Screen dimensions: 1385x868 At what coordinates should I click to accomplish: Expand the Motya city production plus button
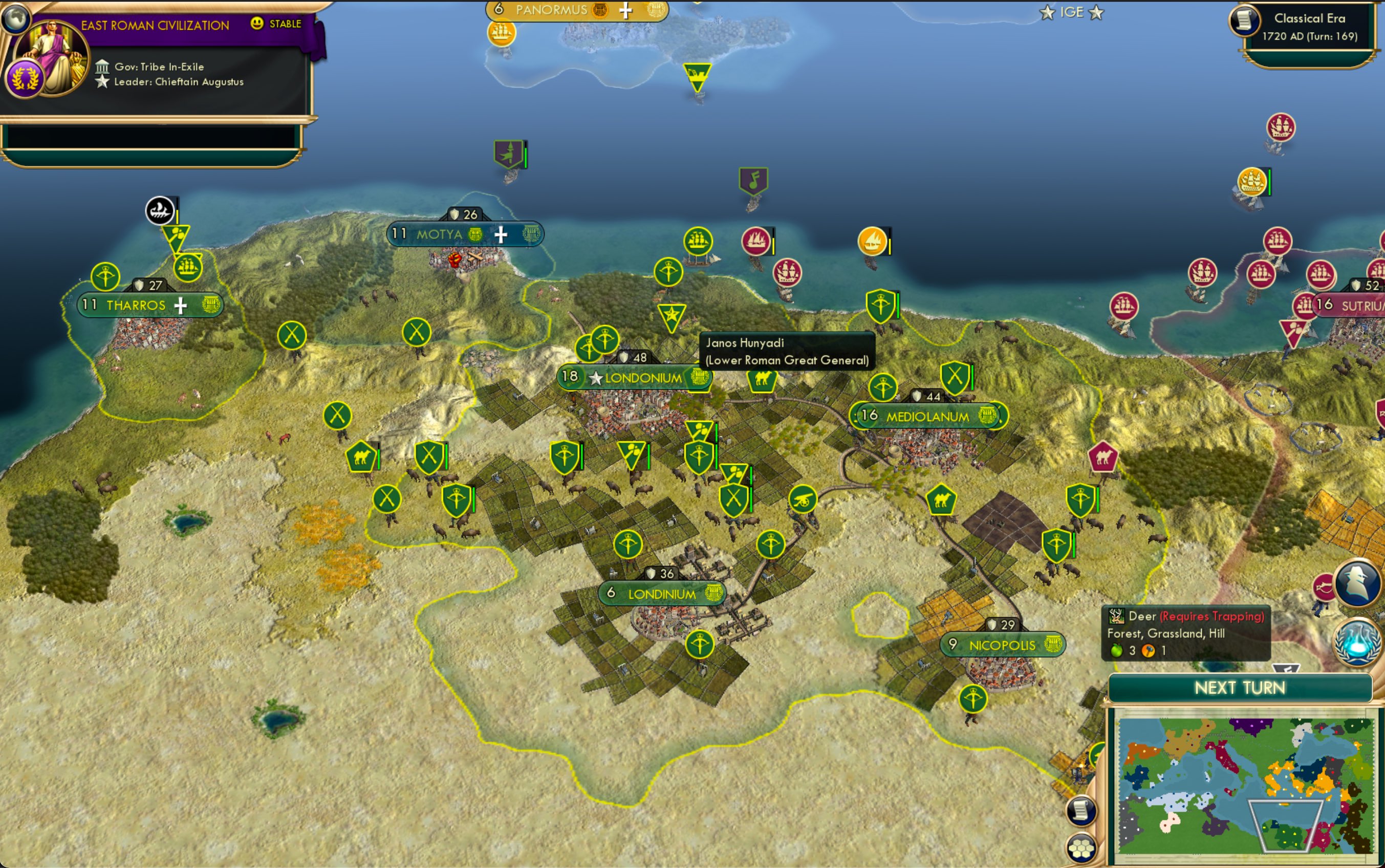tap(502, 234)
